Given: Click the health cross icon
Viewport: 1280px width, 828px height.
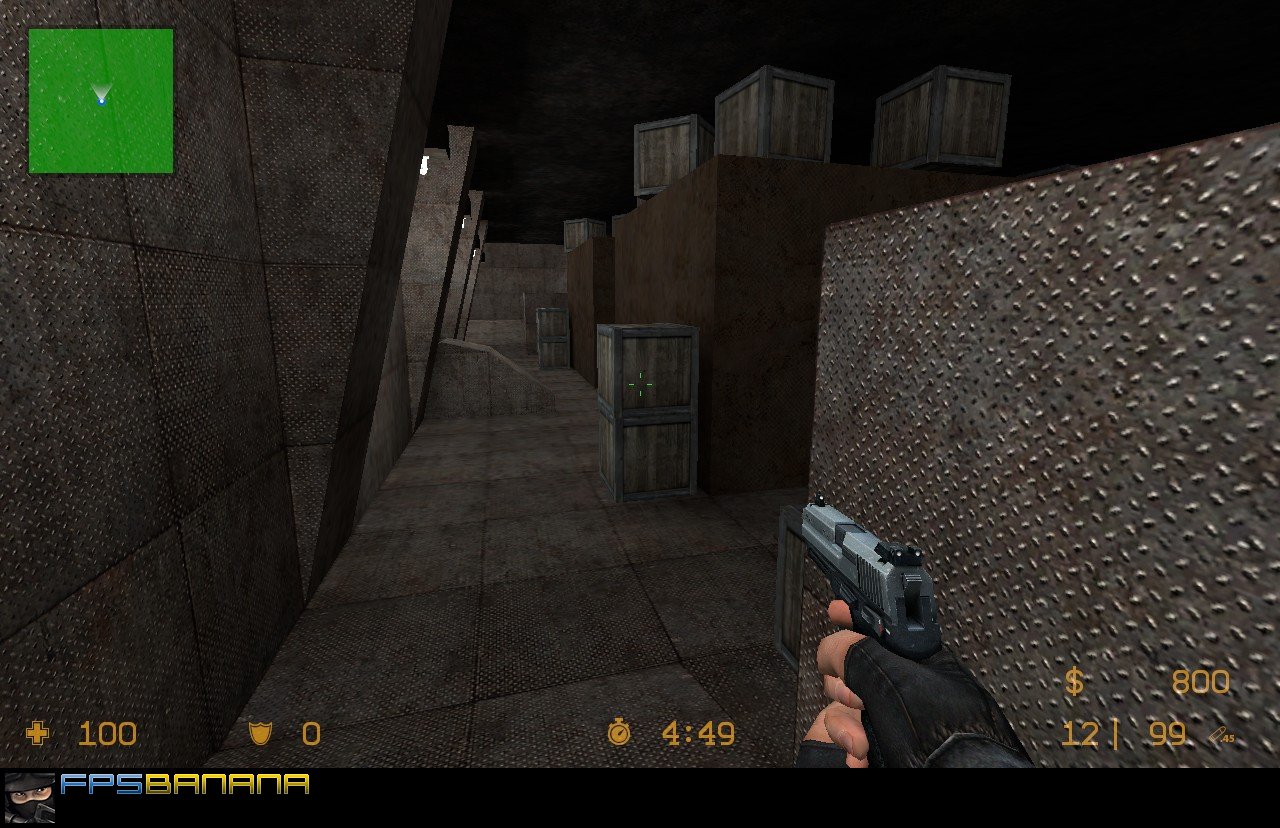Looking at the screenshot, I should [36, 734].
